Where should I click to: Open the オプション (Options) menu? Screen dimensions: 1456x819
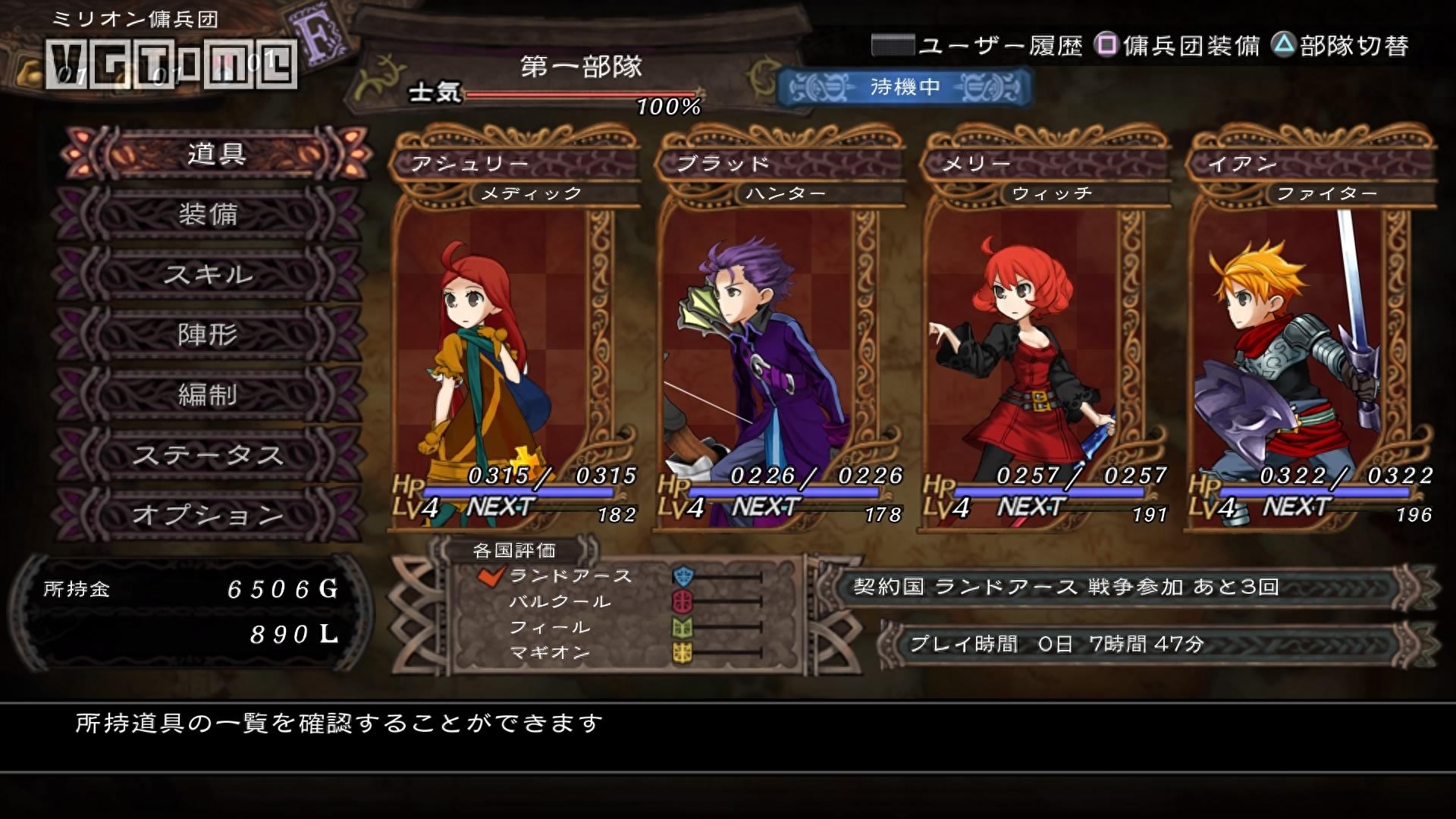(208, 515)
